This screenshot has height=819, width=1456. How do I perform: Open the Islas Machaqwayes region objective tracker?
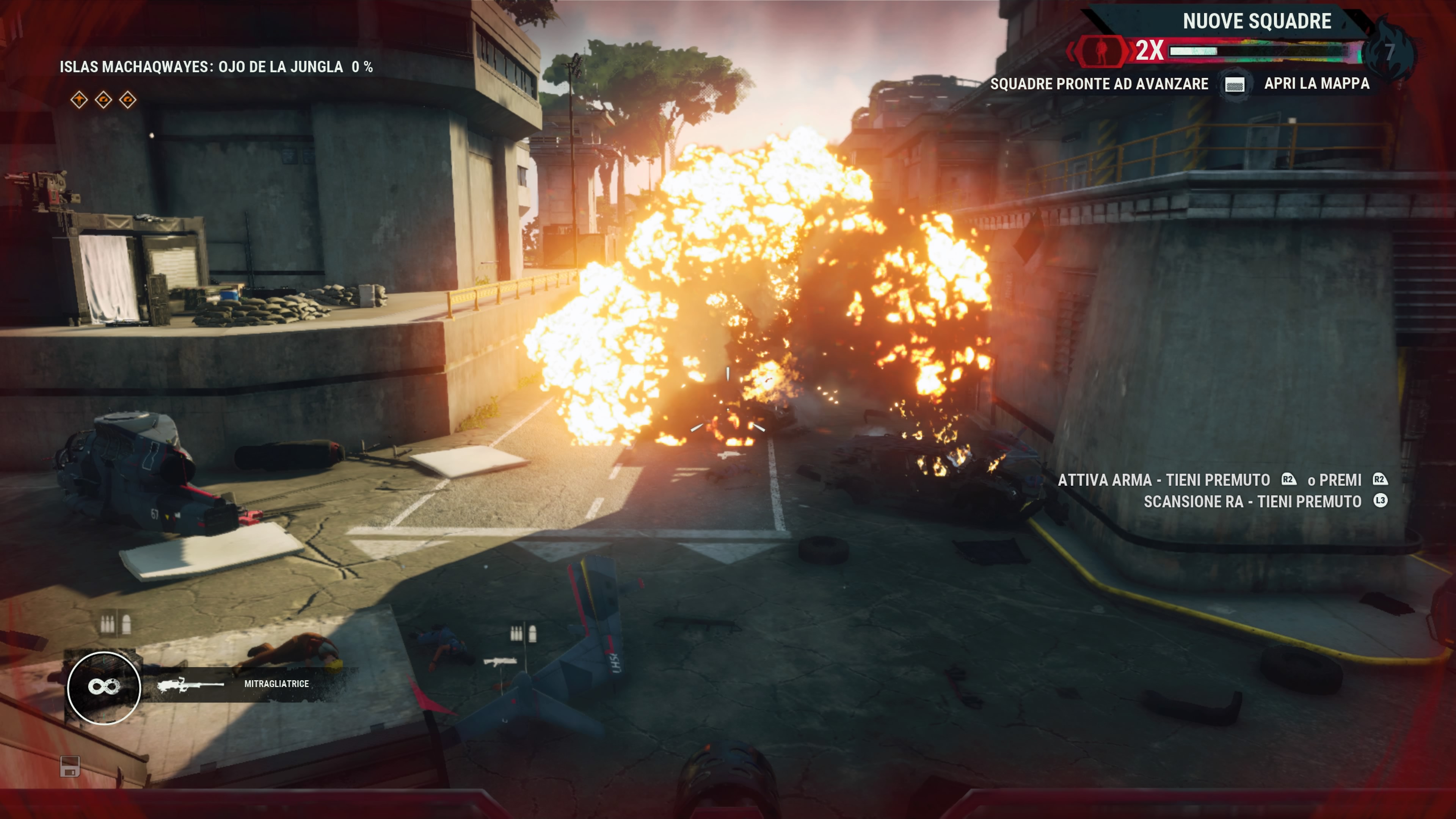tap(216, 67)
